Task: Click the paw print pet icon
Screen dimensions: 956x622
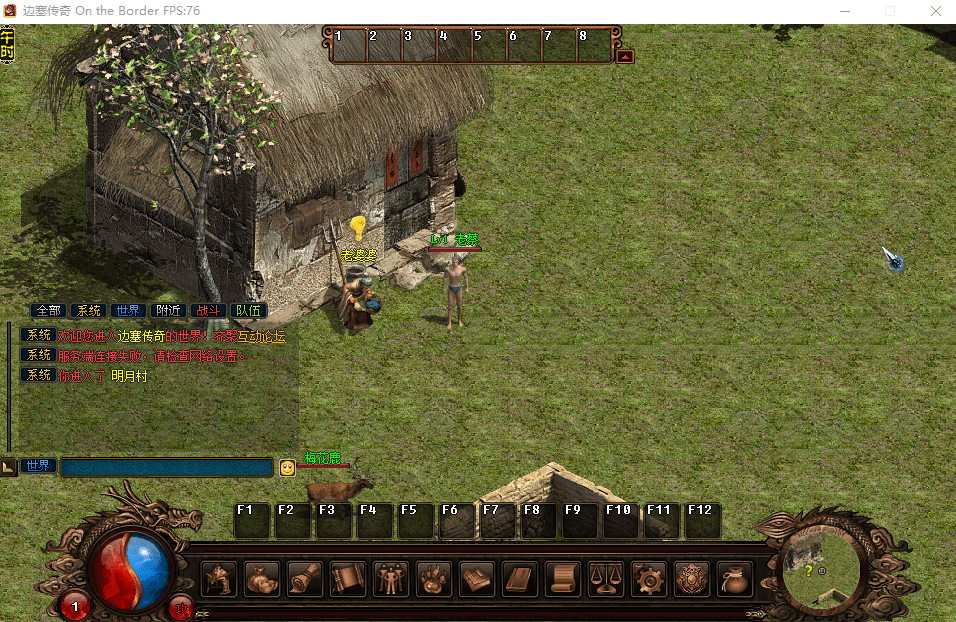Action: (434, 579)
